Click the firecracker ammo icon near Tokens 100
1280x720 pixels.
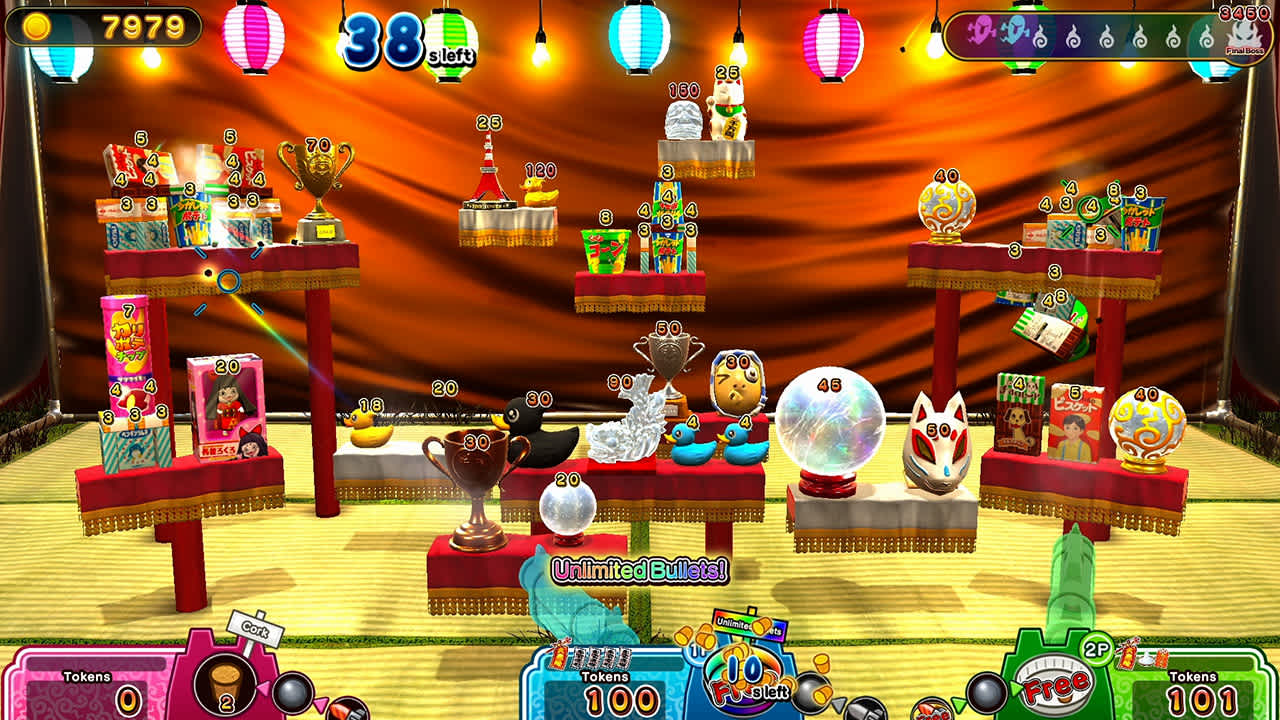pyautogui.click(x=559, y=657)
